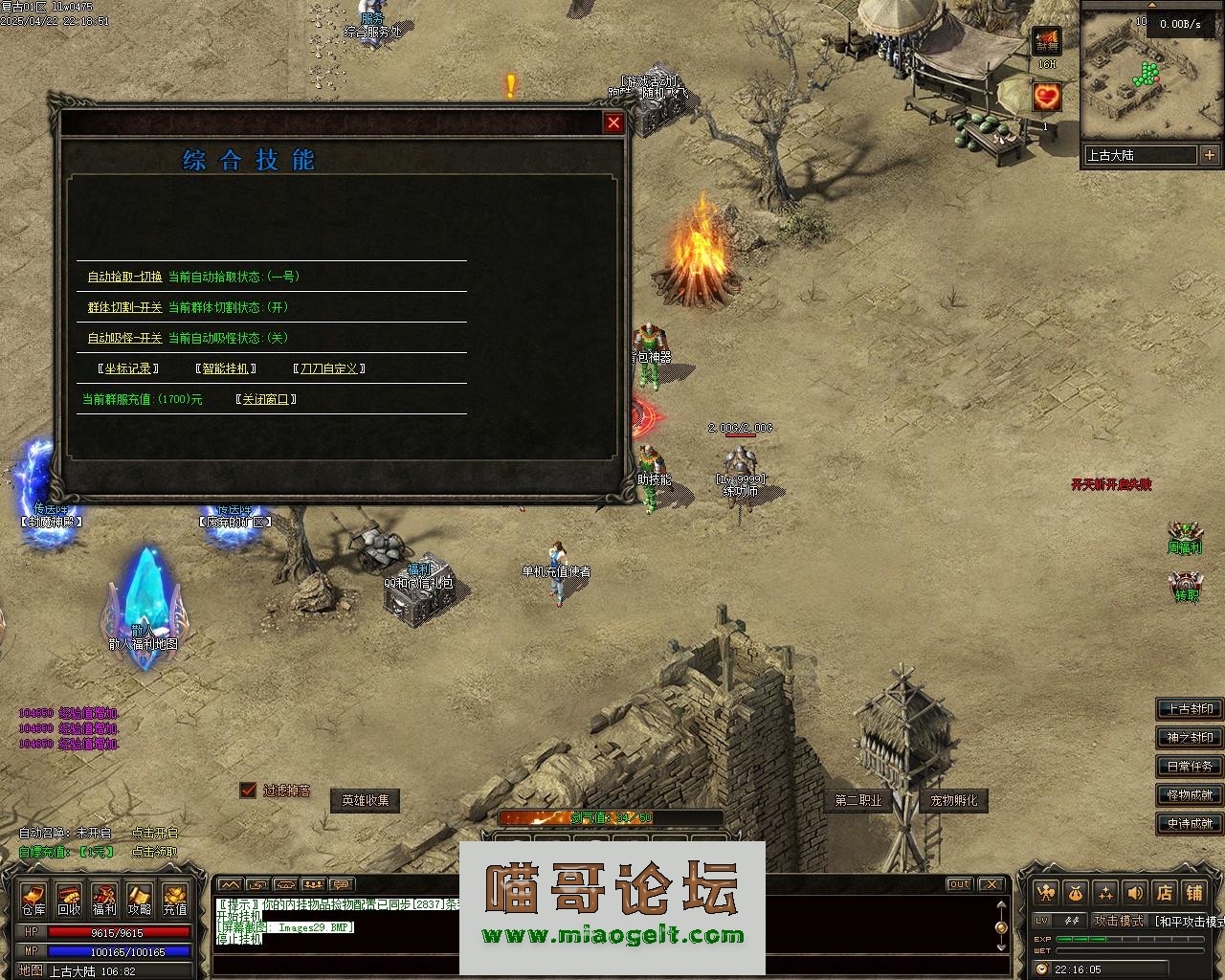Toggle the sound speaker icon

pyautogui.click(x=1135, y=892)
